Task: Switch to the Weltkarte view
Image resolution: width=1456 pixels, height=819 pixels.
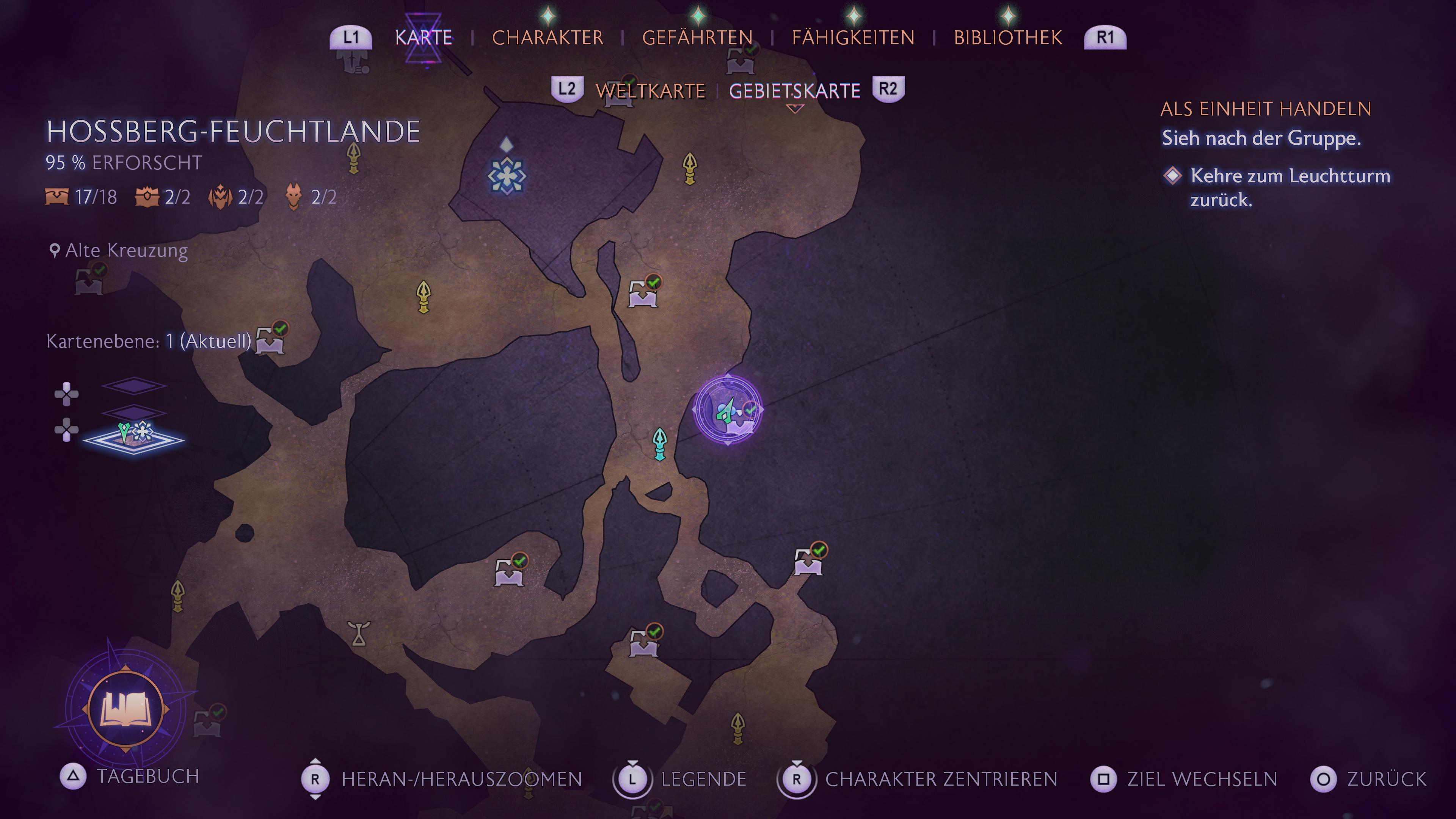Action: point(650,91)
